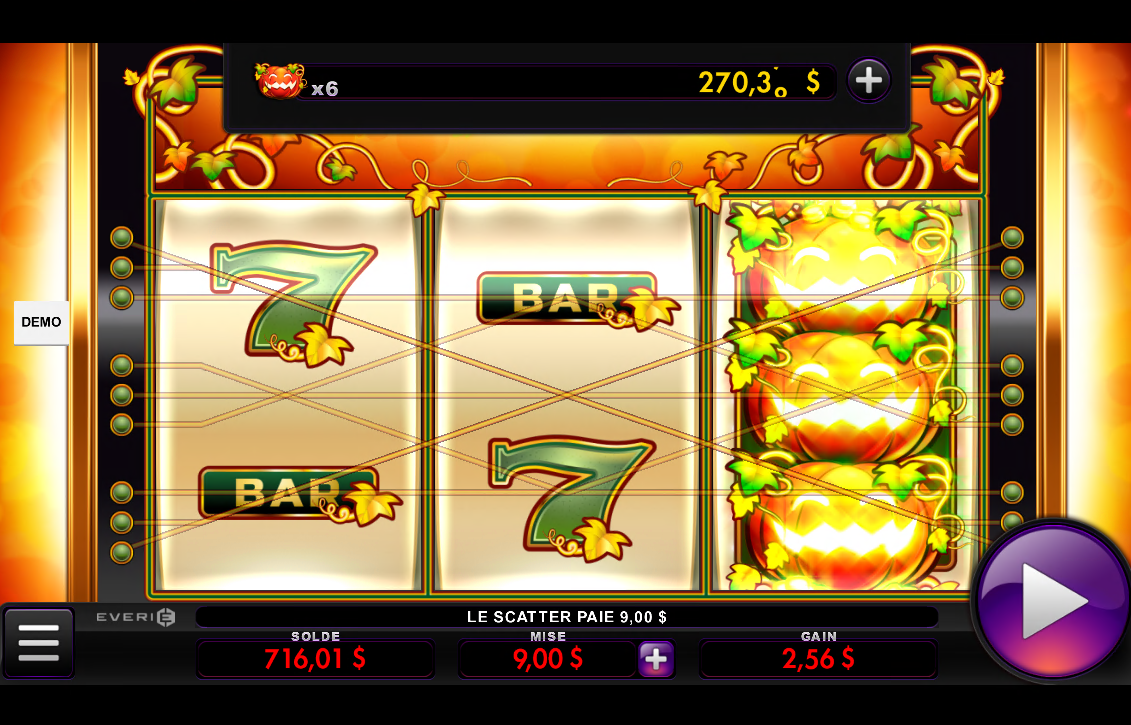Image resolution: width=1131 pixels, height=725 pixels.
Task: Expand the jackpot panel with the plus button
Action: 868,80
